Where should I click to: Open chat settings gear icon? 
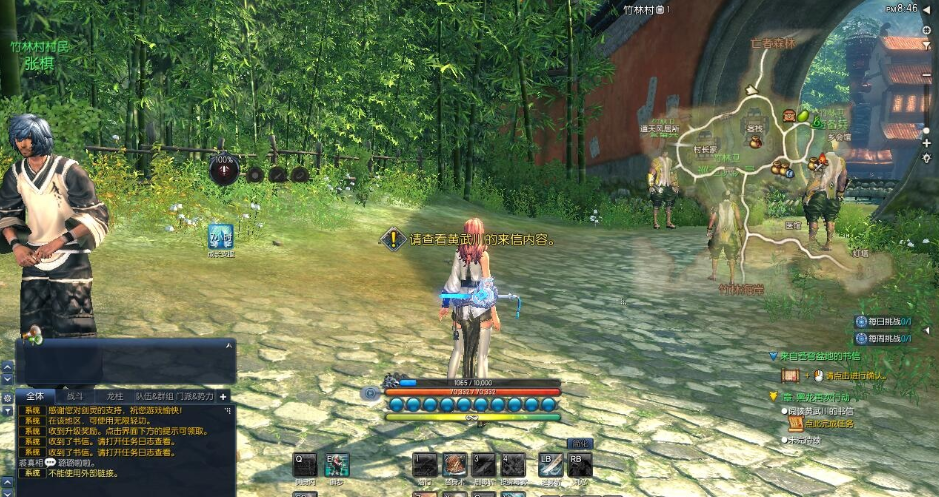coord(7,397)
